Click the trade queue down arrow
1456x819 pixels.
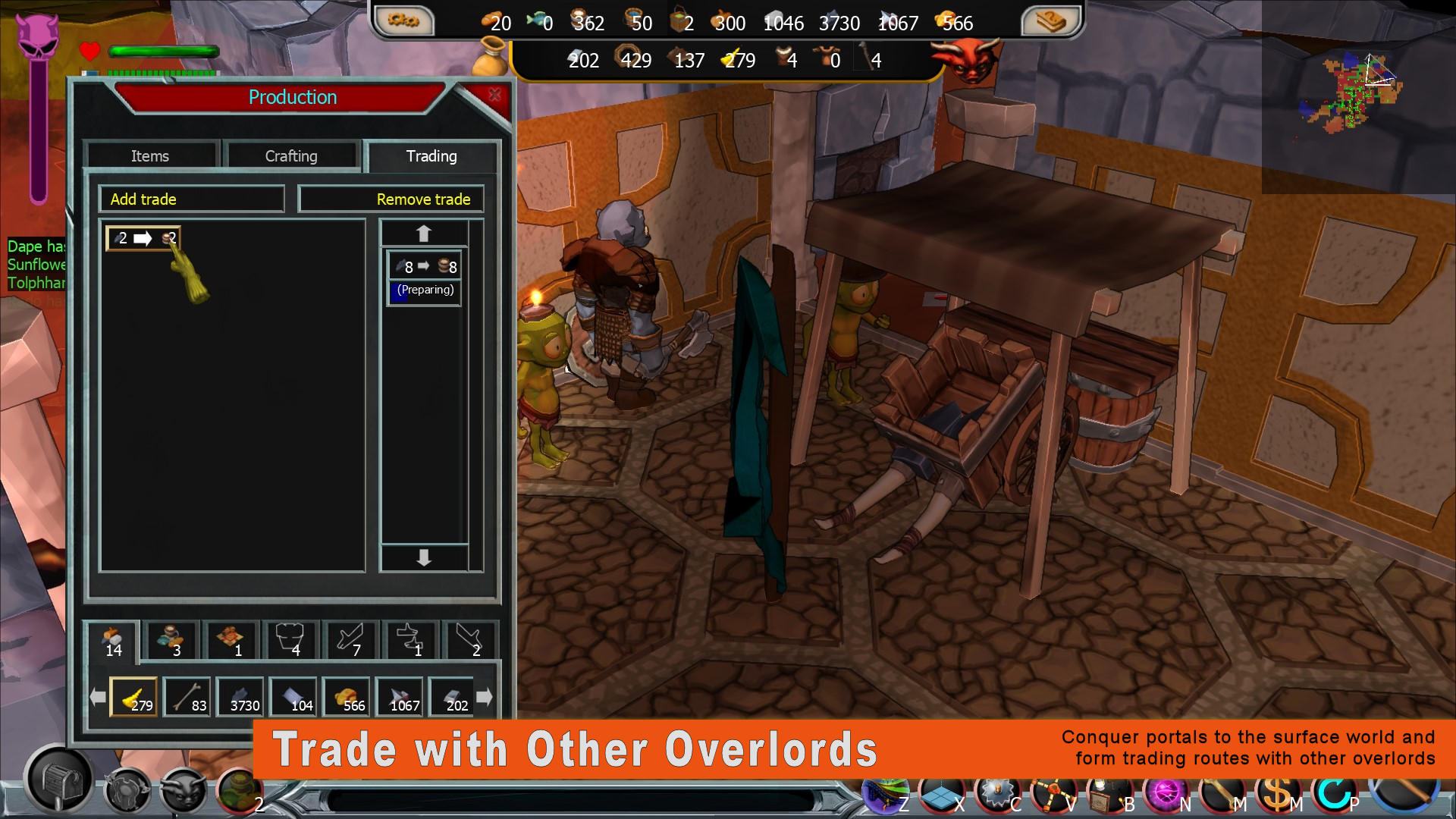pyautogui.click(x=424, y=558)
